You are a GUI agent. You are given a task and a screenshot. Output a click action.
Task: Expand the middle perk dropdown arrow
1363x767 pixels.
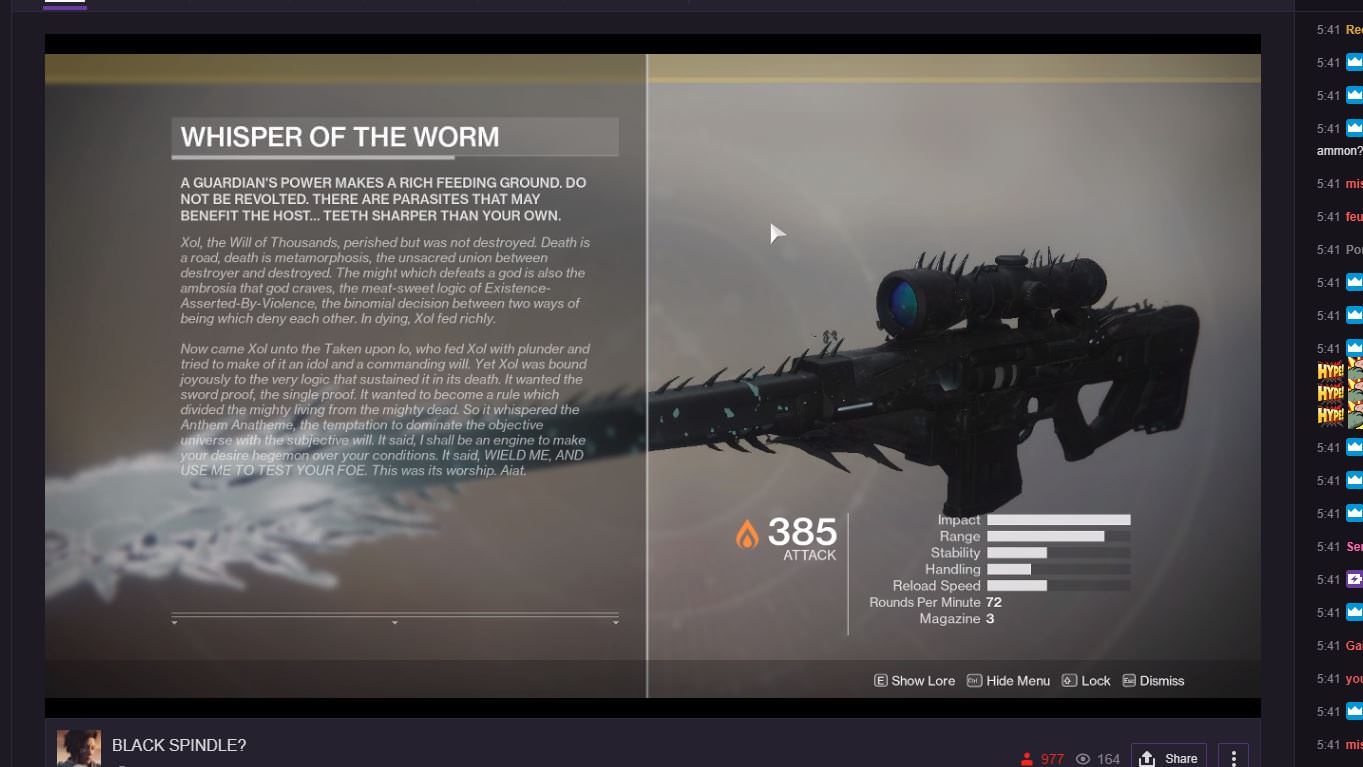click(394, 620)
